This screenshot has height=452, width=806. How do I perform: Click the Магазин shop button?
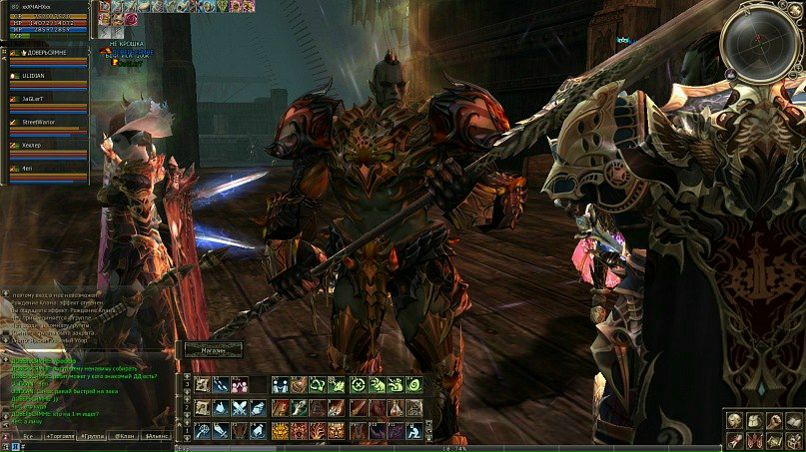210,350
